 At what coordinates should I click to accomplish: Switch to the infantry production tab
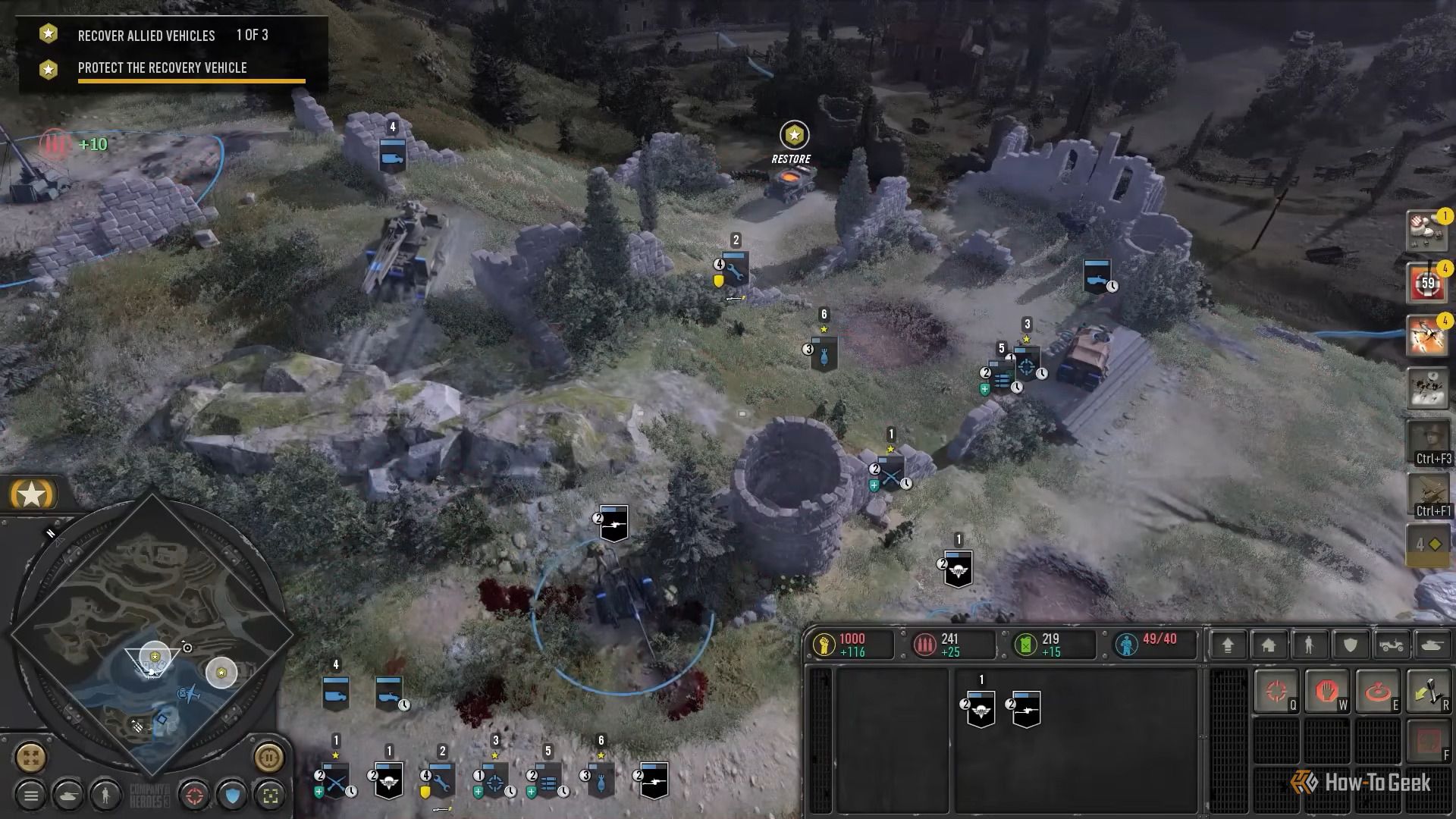[x=1309, y=645]
